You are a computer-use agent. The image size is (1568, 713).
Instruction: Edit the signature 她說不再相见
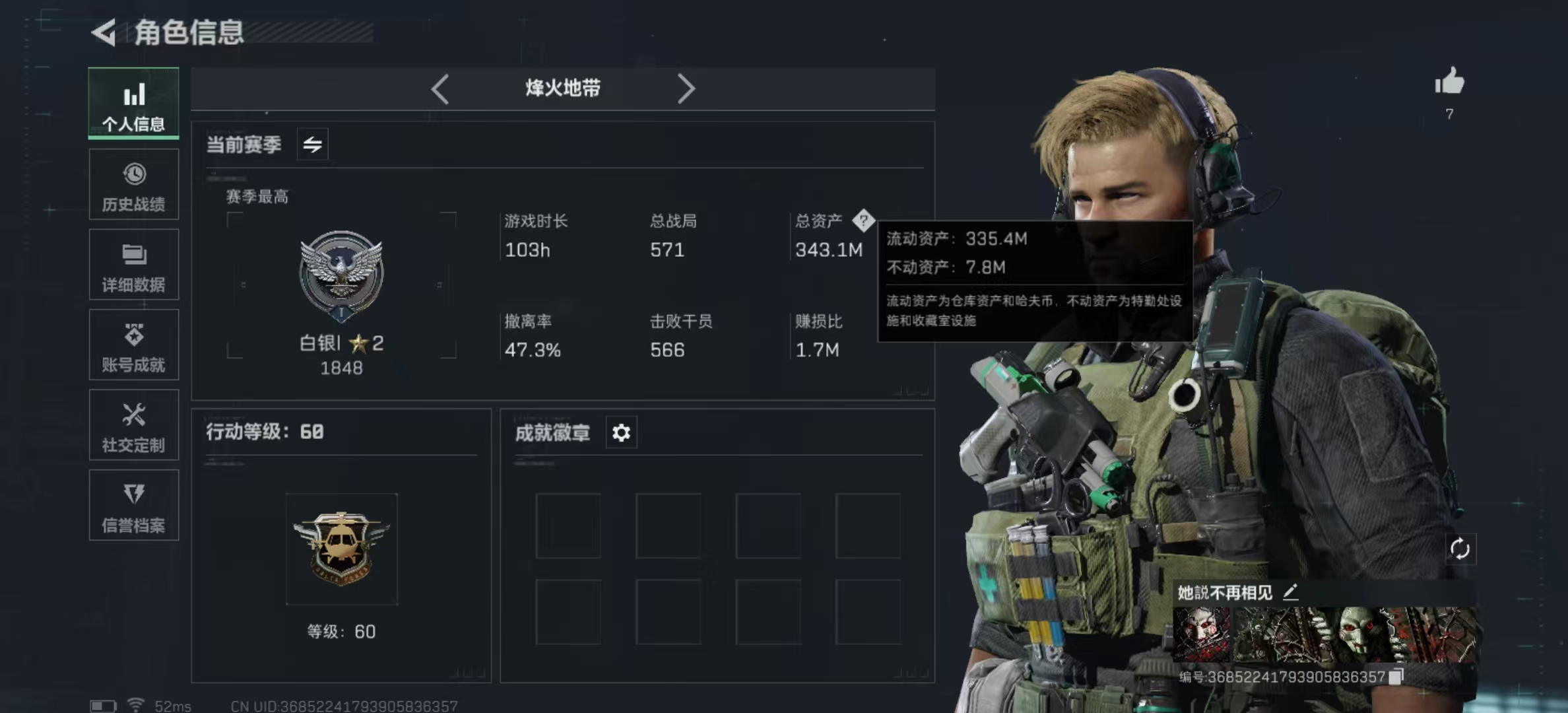tap(1290, 592)
